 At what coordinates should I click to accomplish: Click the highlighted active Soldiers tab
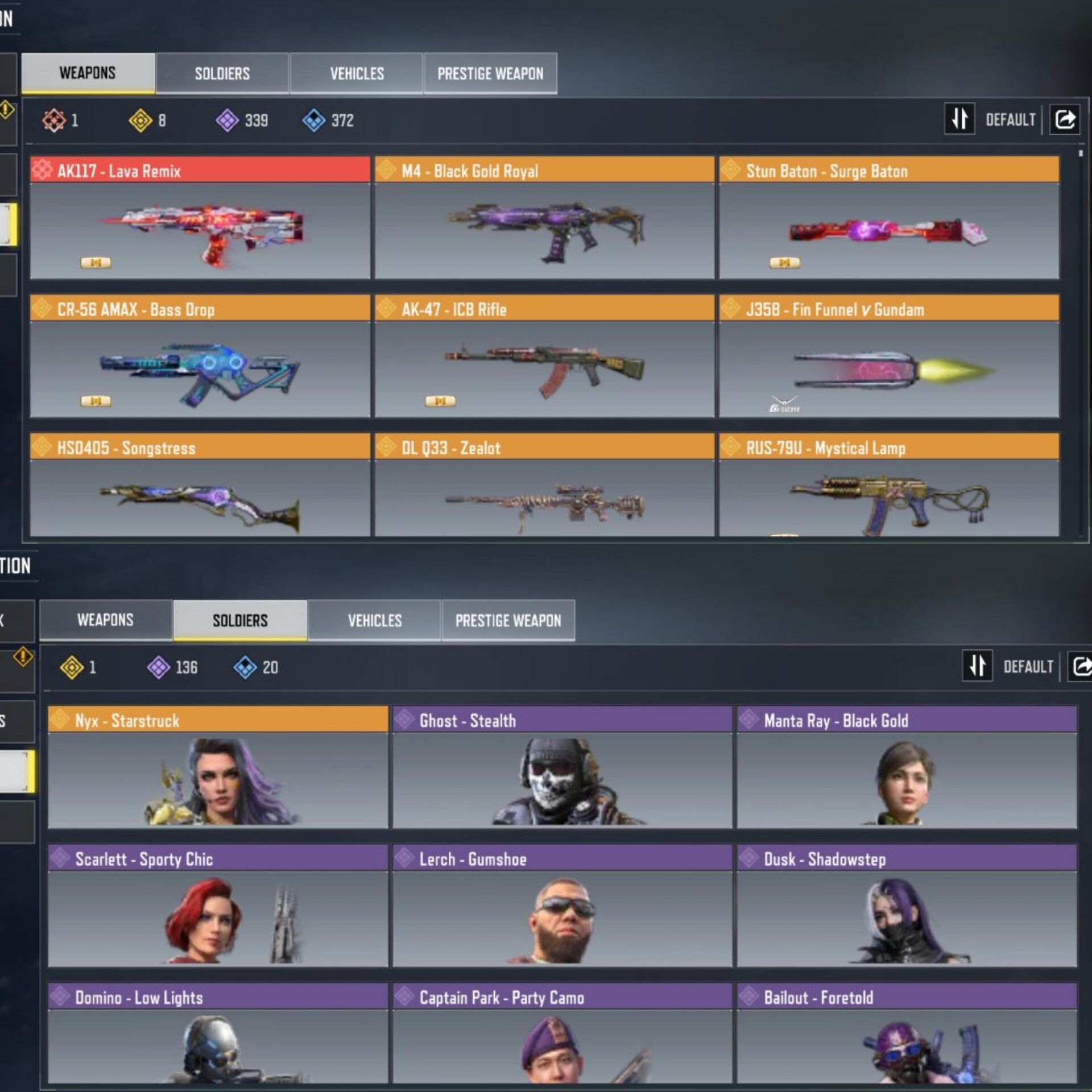pyautogui.click(x=240, y=620)
